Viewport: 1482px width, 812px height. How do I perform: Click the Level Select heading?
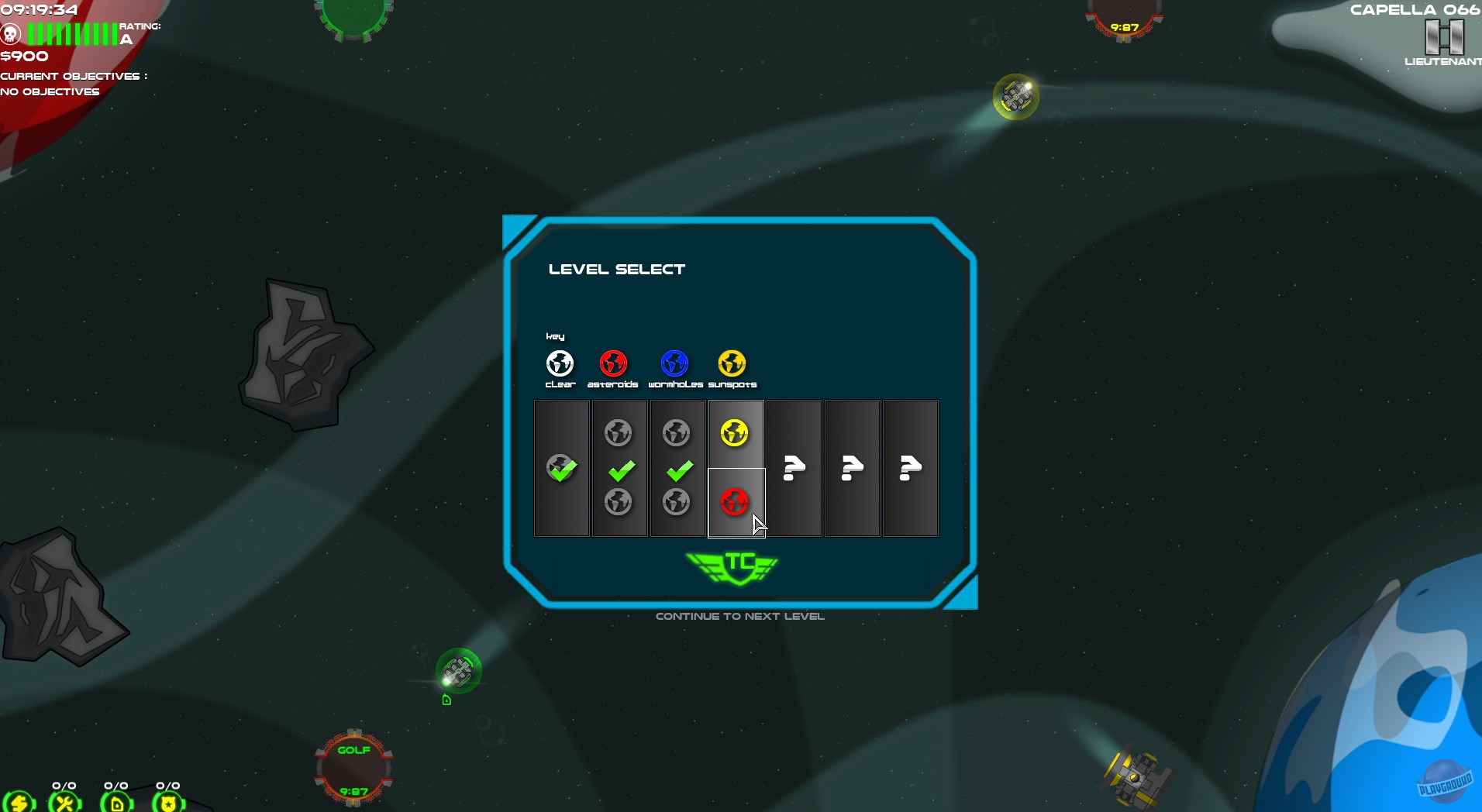617,269
